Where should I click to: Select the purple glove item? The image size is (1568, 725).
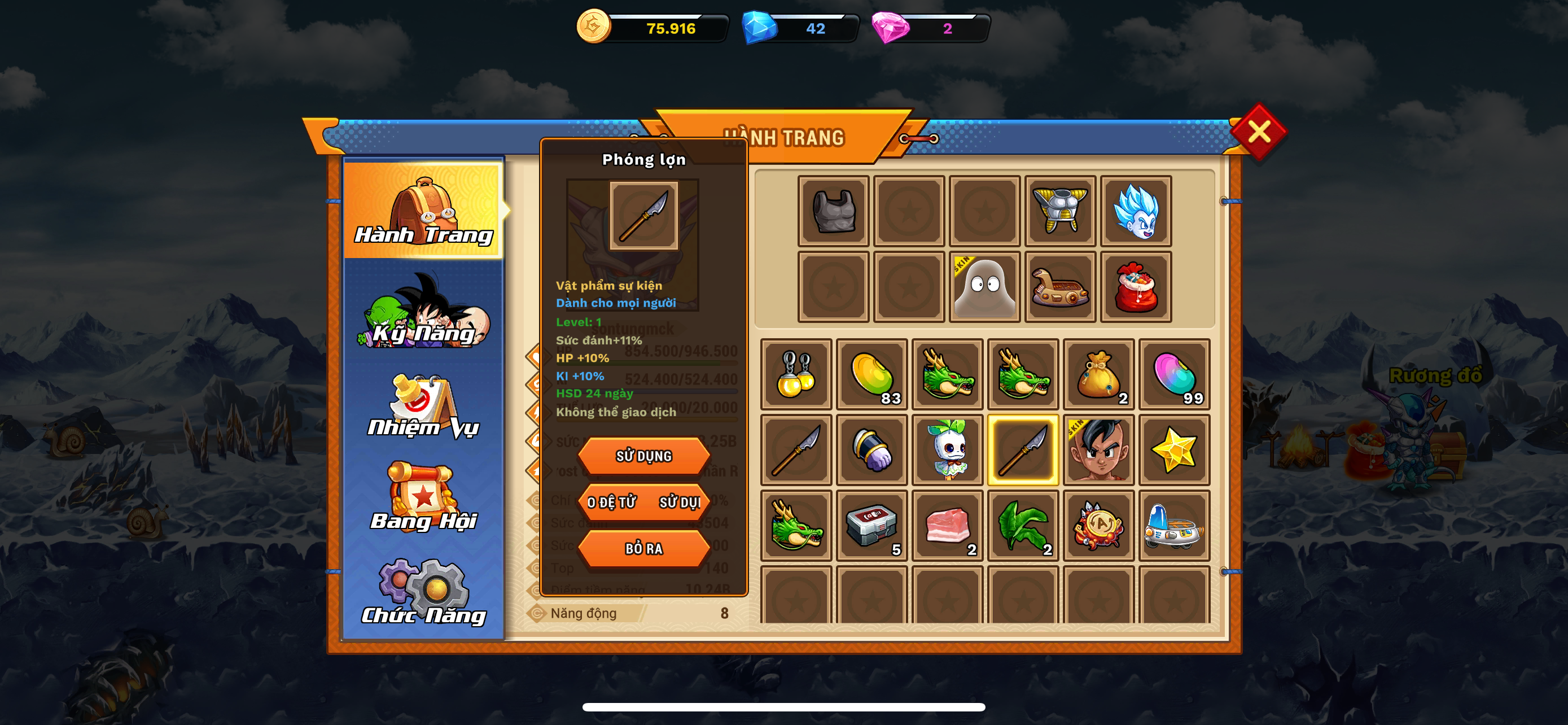point(871,450)
